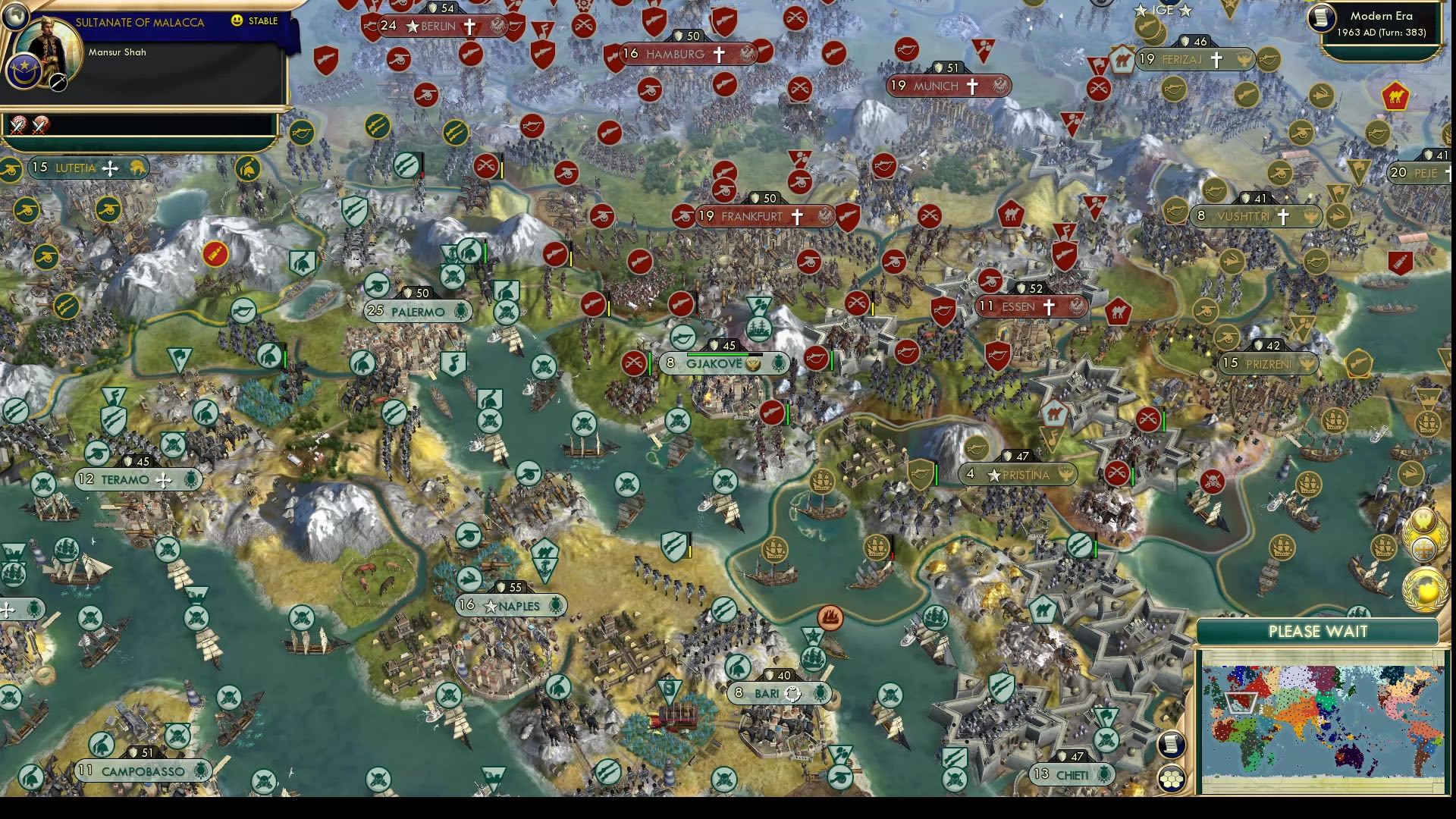
Task: Click the cross religion symbol on Frankfurt's banner
Action: pyautogui.click(x=796, y=217)
